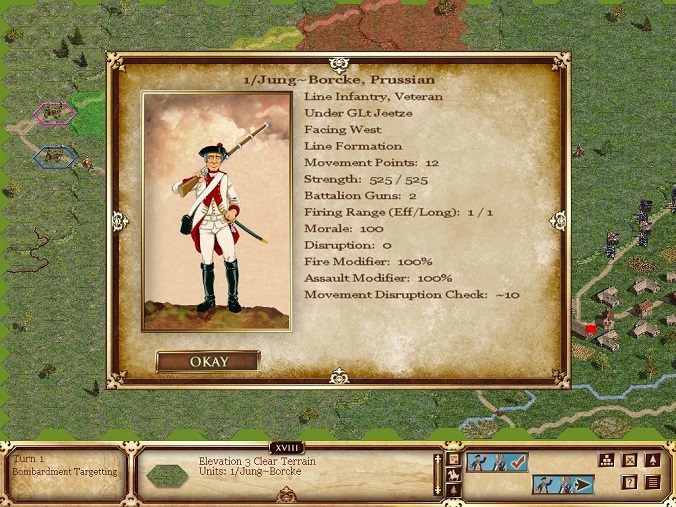Click the OKAY button to close unit info
This screenshot has width=676, height=507.
(208, 361)
